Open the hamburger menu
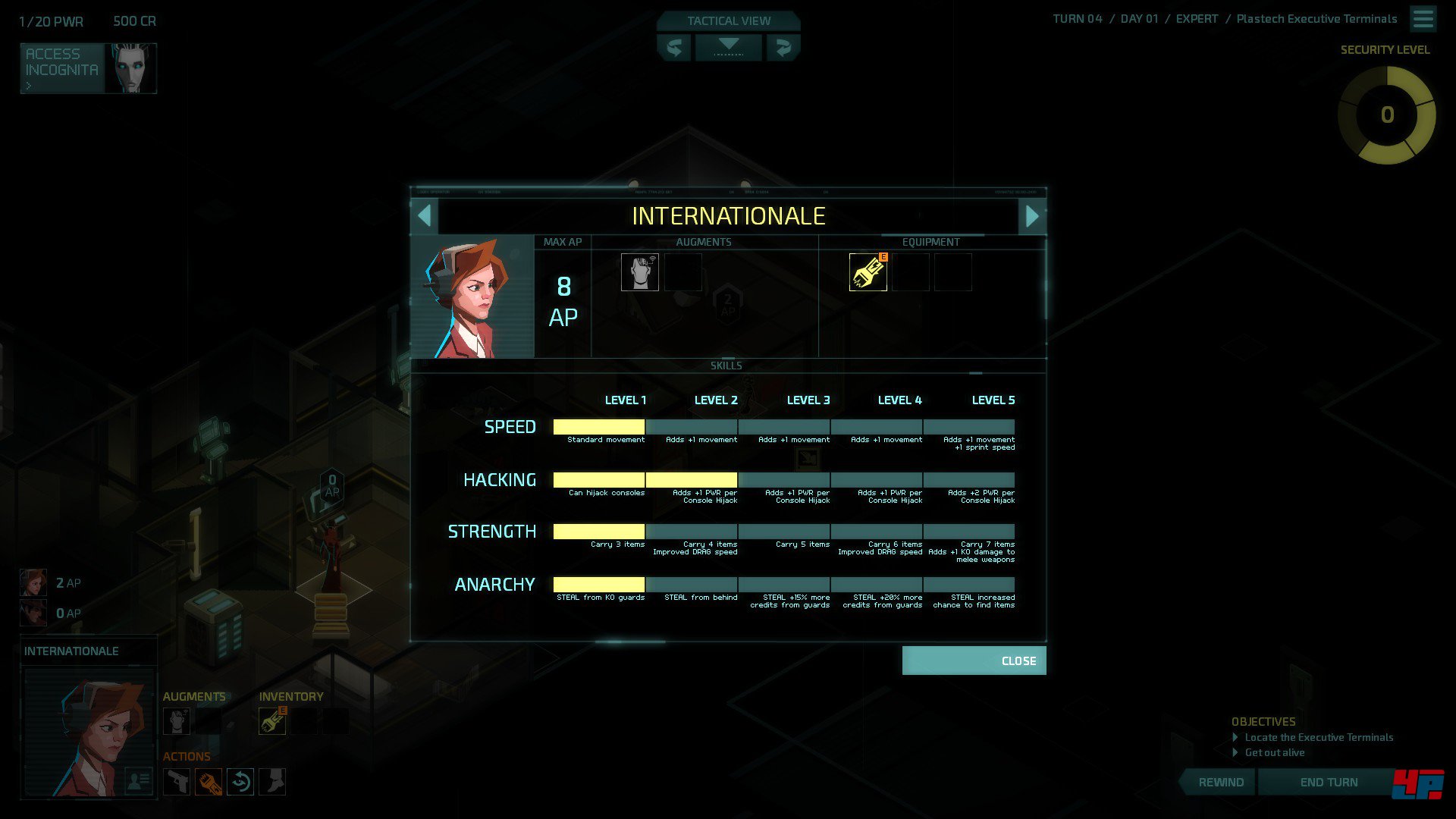This screenshot has height=819, width=1456. (1423, 19)
